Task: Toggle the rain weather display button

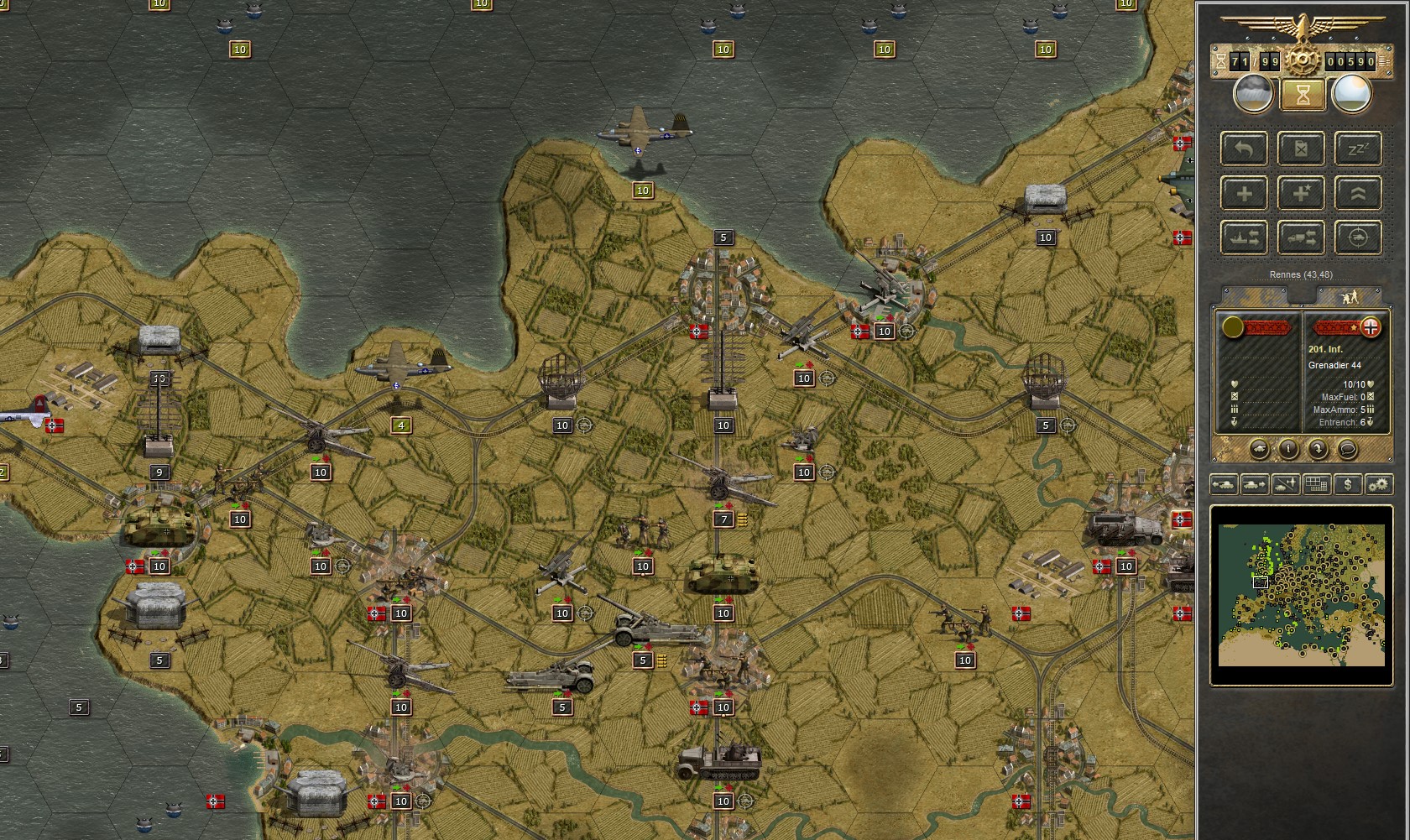Action: pyautogui.click(x=1253, y=94)
